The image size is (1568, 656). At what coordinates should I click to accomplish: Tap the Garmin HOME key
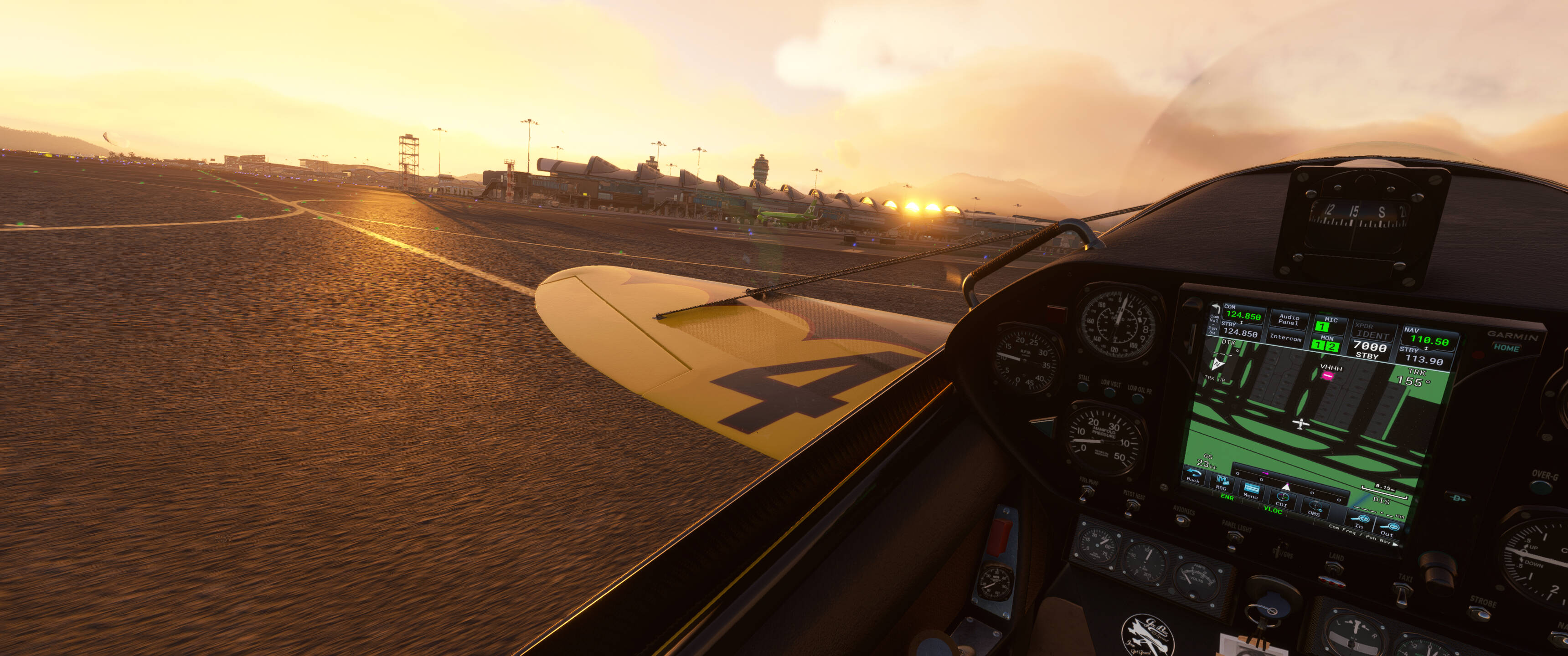coord(1506,348)
